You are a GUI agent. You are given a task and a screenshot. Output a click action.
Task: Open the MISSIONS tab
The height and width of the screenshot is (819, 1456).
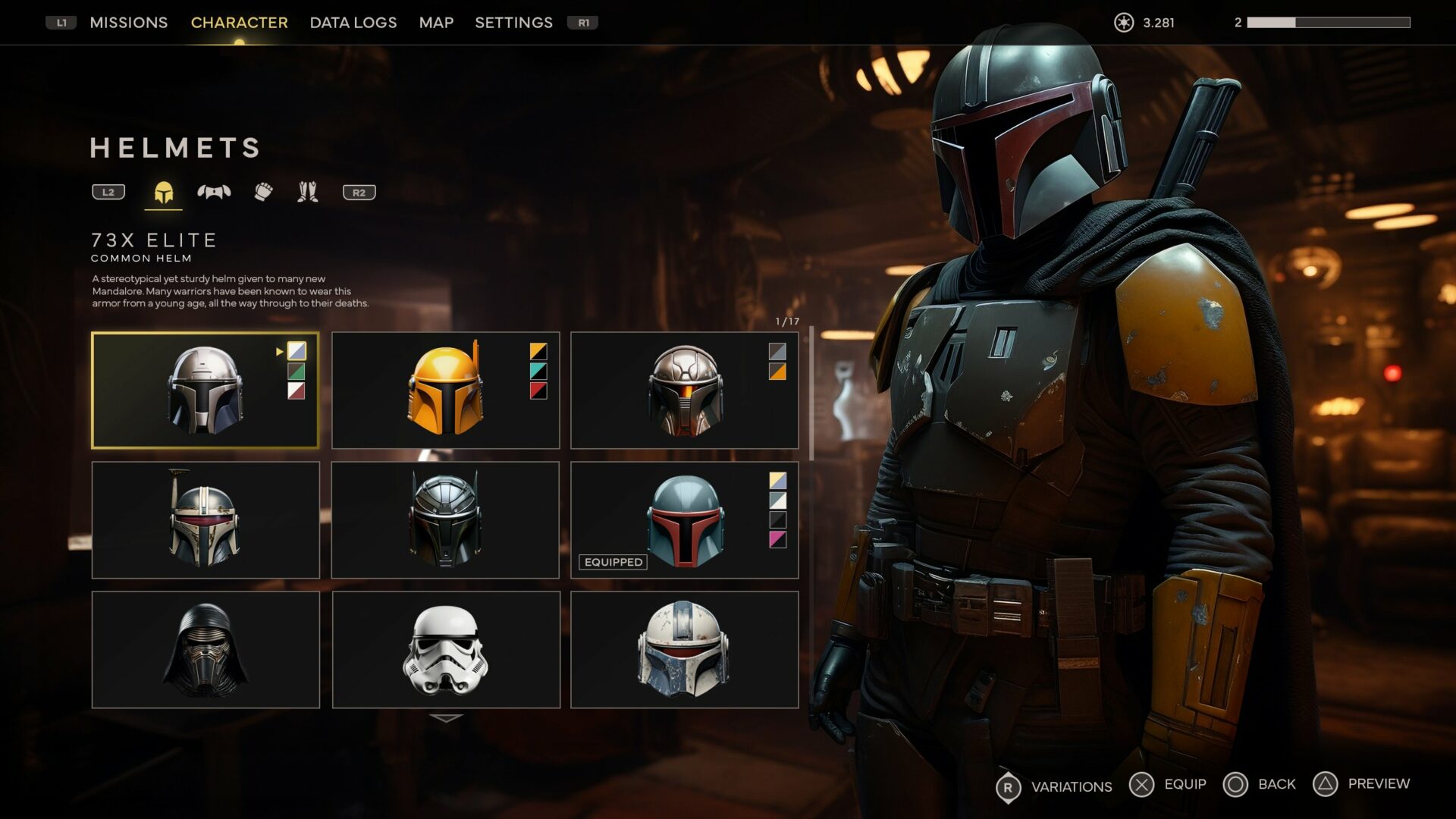(x=128, y=22)
